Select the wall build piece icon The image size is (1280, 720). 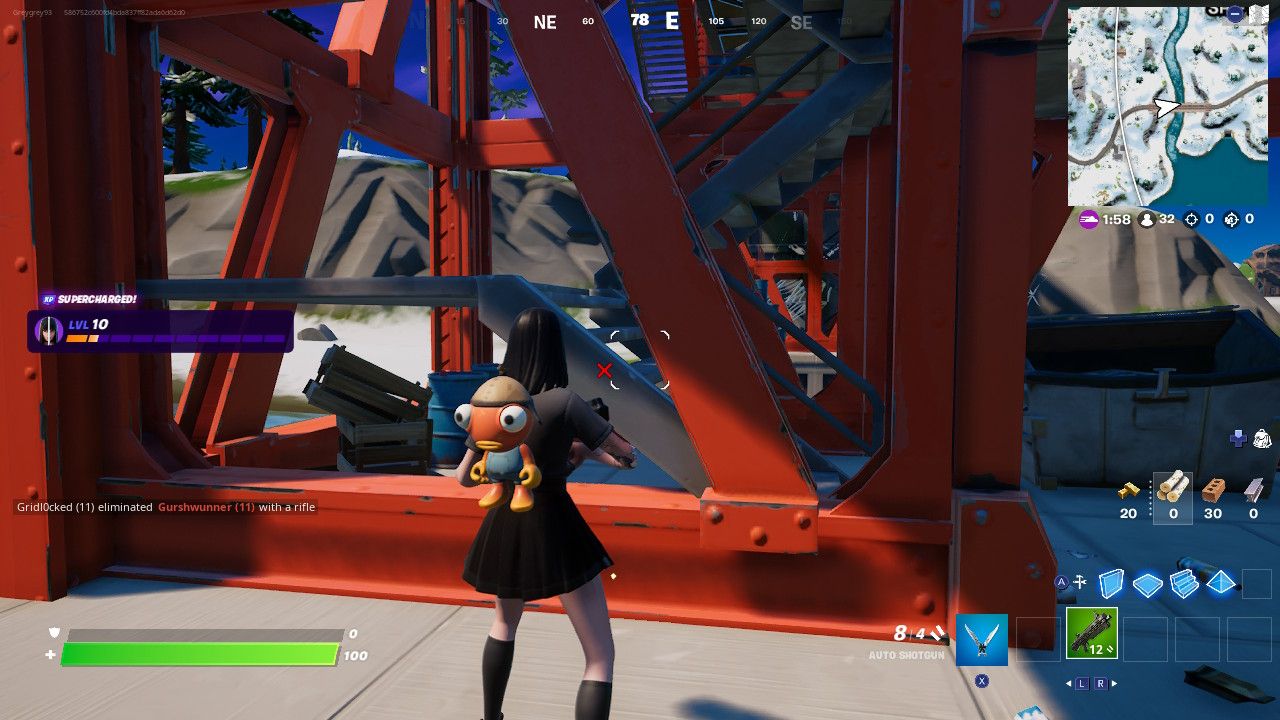pos(1111,582)
